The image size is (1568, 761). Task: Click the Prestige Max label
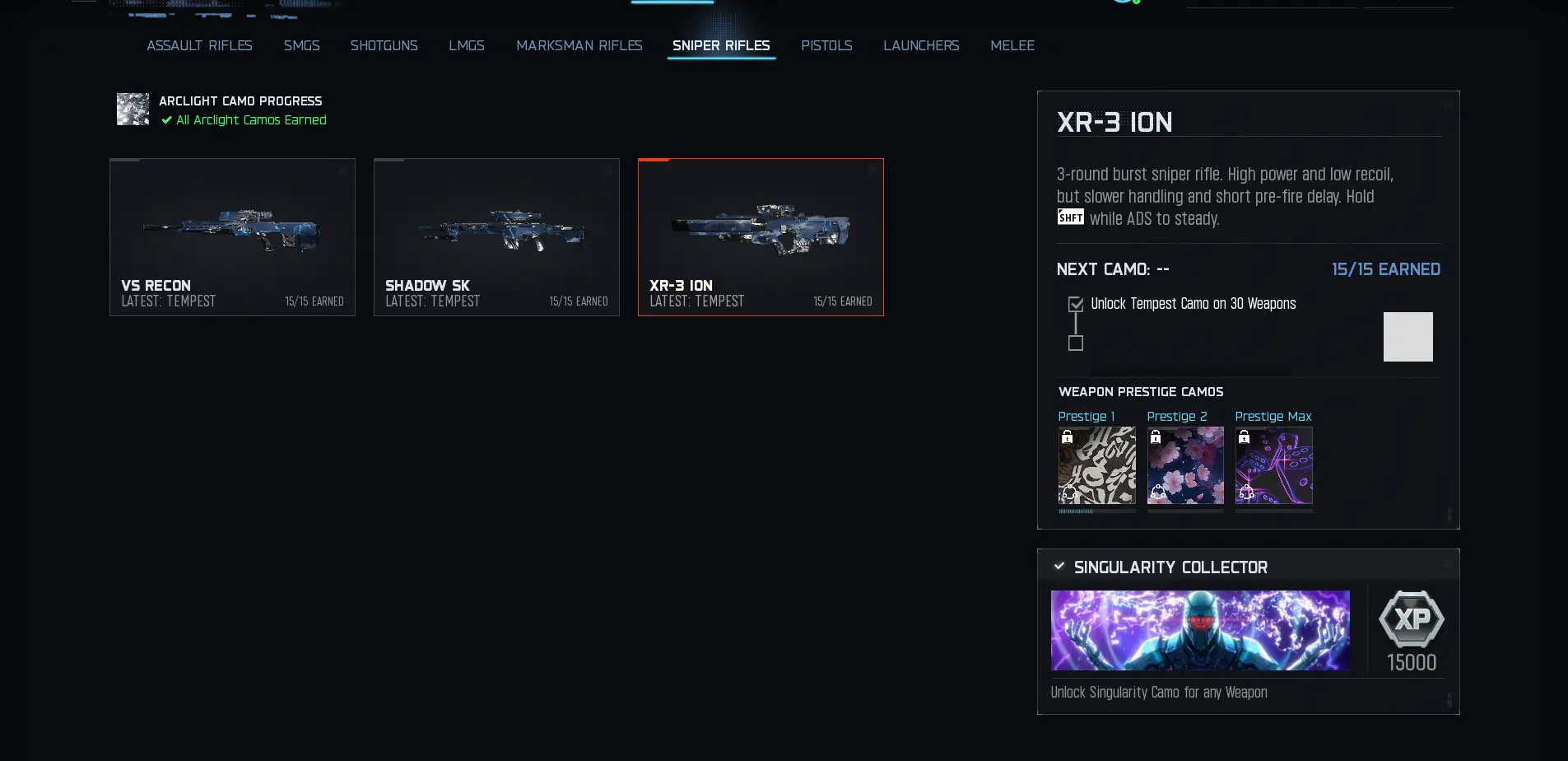pyautogui.click(x=1273, y=417)
